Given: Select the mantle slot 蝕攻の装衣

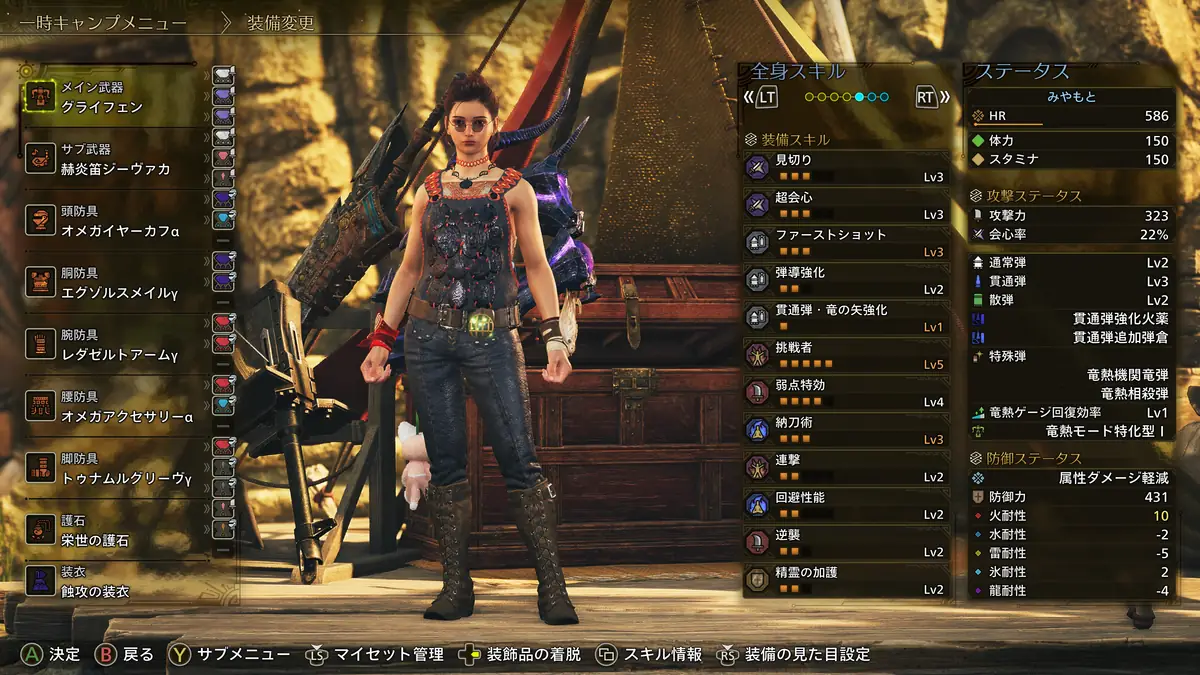Looking at the screenshot, I should 110,582.
